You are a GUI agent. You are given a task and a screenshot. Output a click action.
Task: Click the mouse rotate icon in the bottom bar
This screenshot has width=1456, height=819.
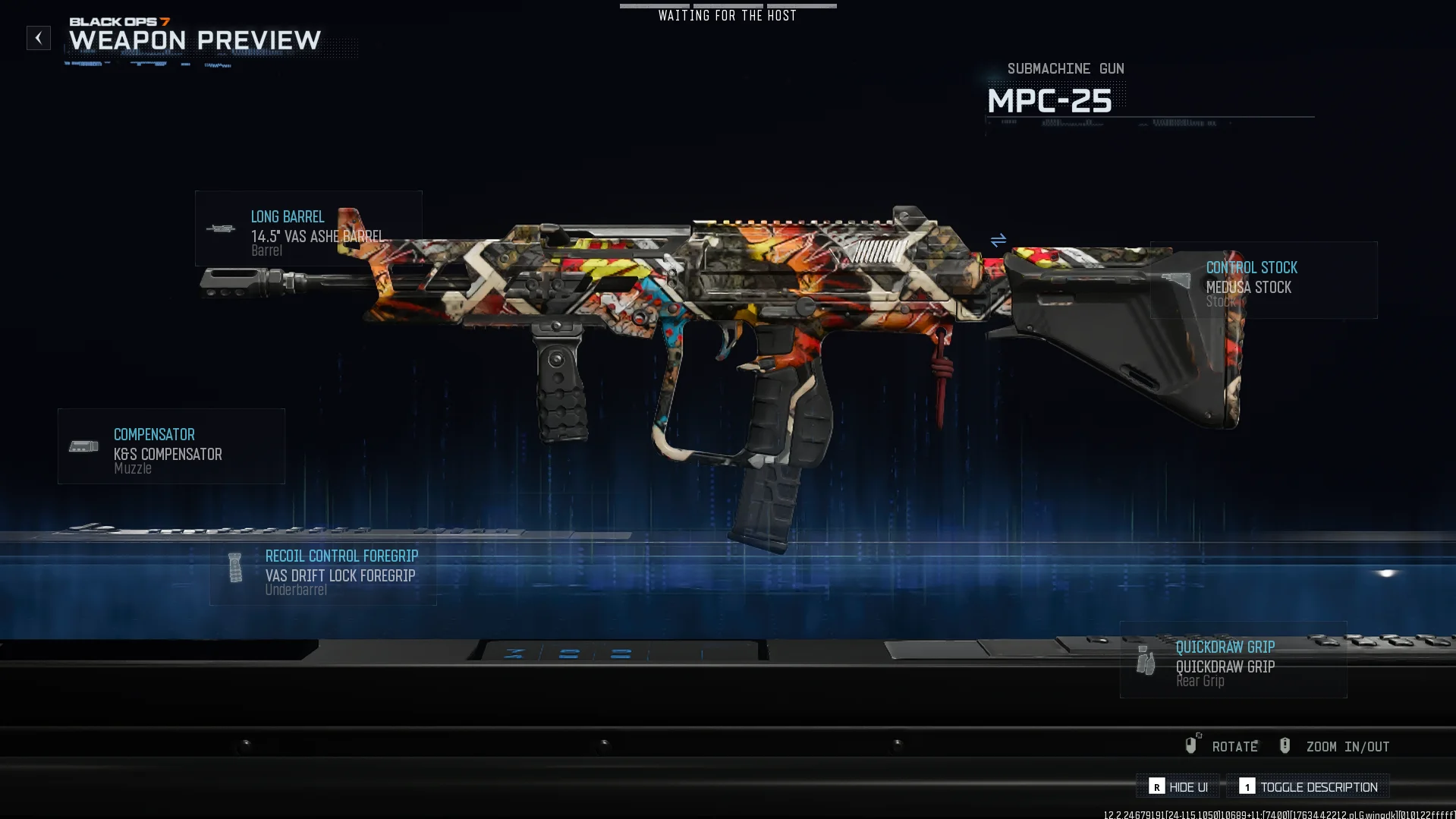pos(1192,745)
